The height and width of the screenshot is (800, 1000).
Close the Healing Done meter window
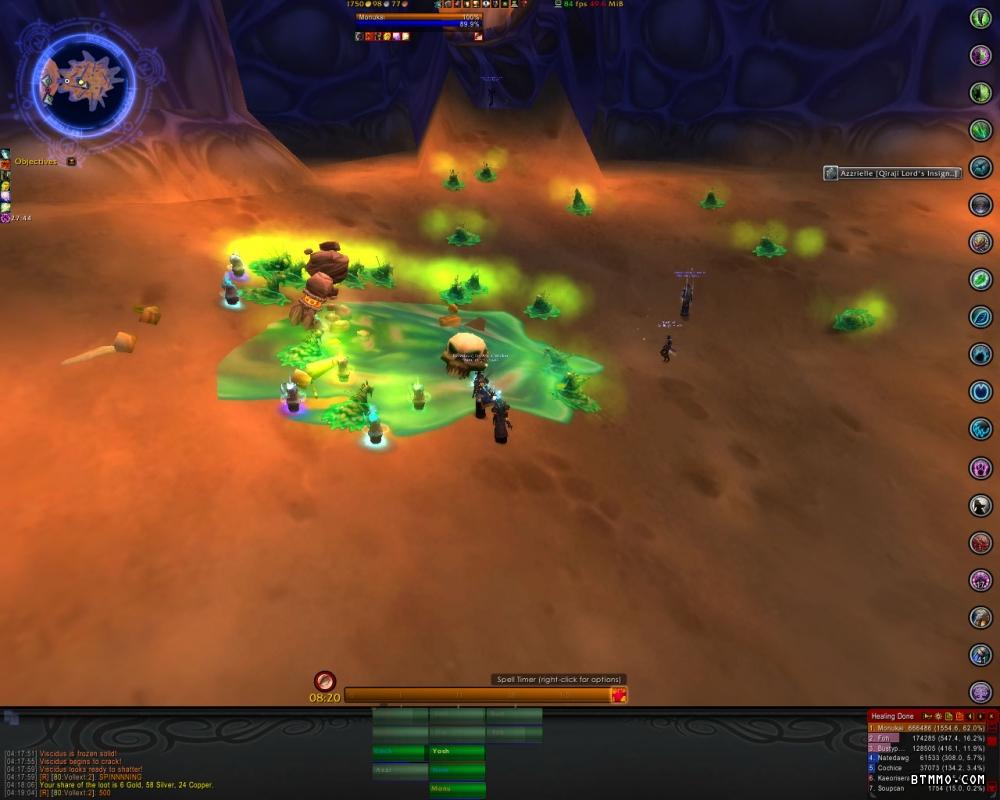(991, 716)
